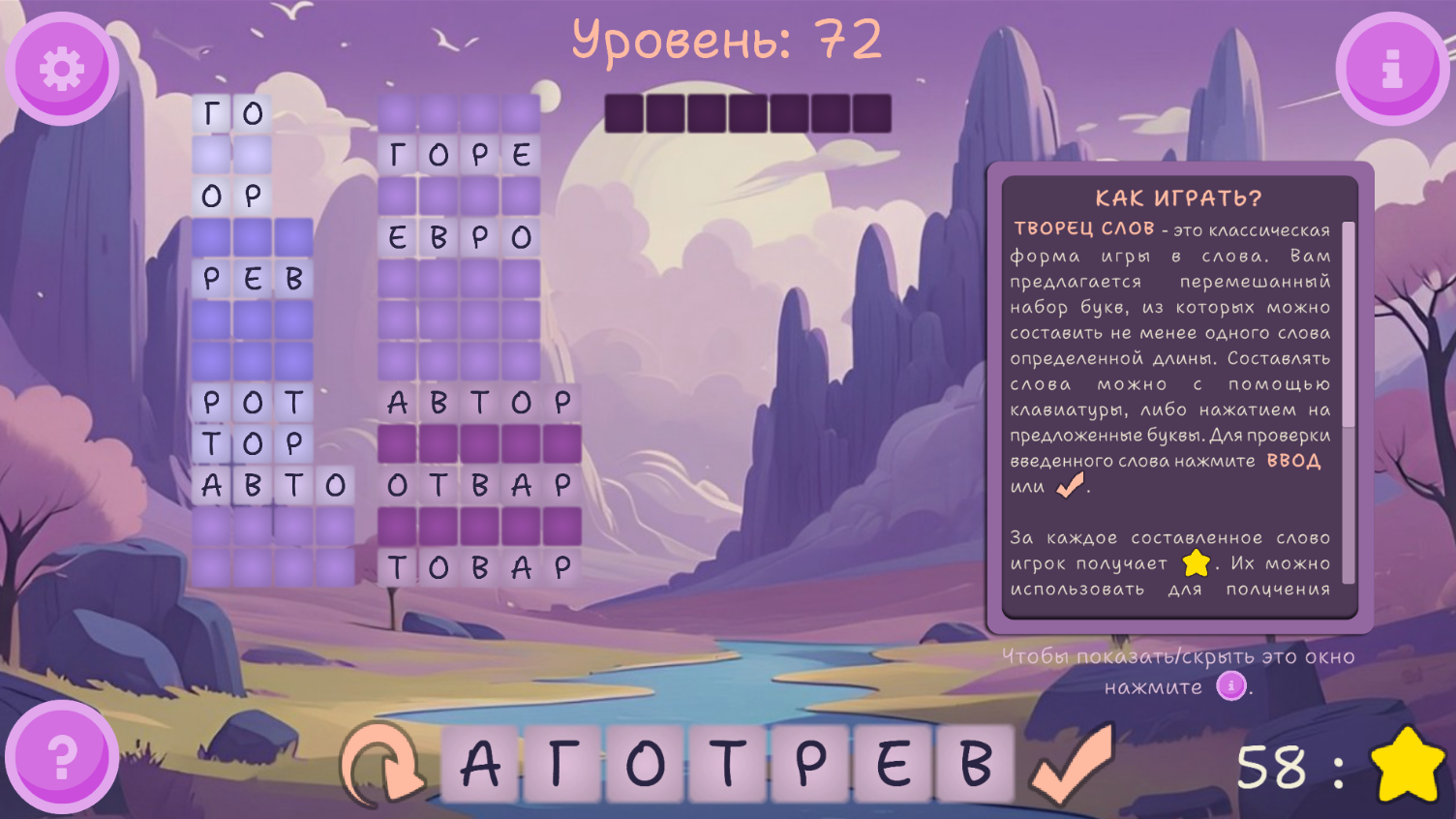Click the КАК ИГРАТЬ? panel heading
This screenshot has width=1456, height=819.
(x=1179, y=197)
